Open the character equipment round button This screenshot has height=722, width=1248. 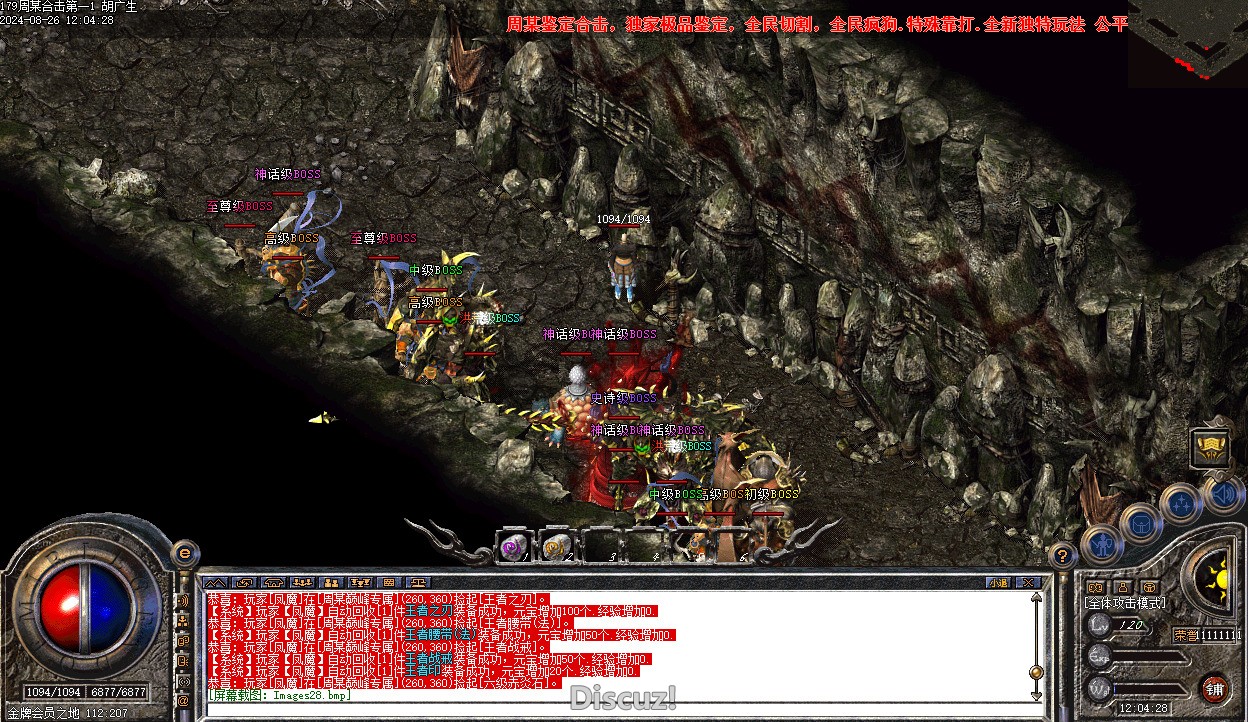point(1101,544)
